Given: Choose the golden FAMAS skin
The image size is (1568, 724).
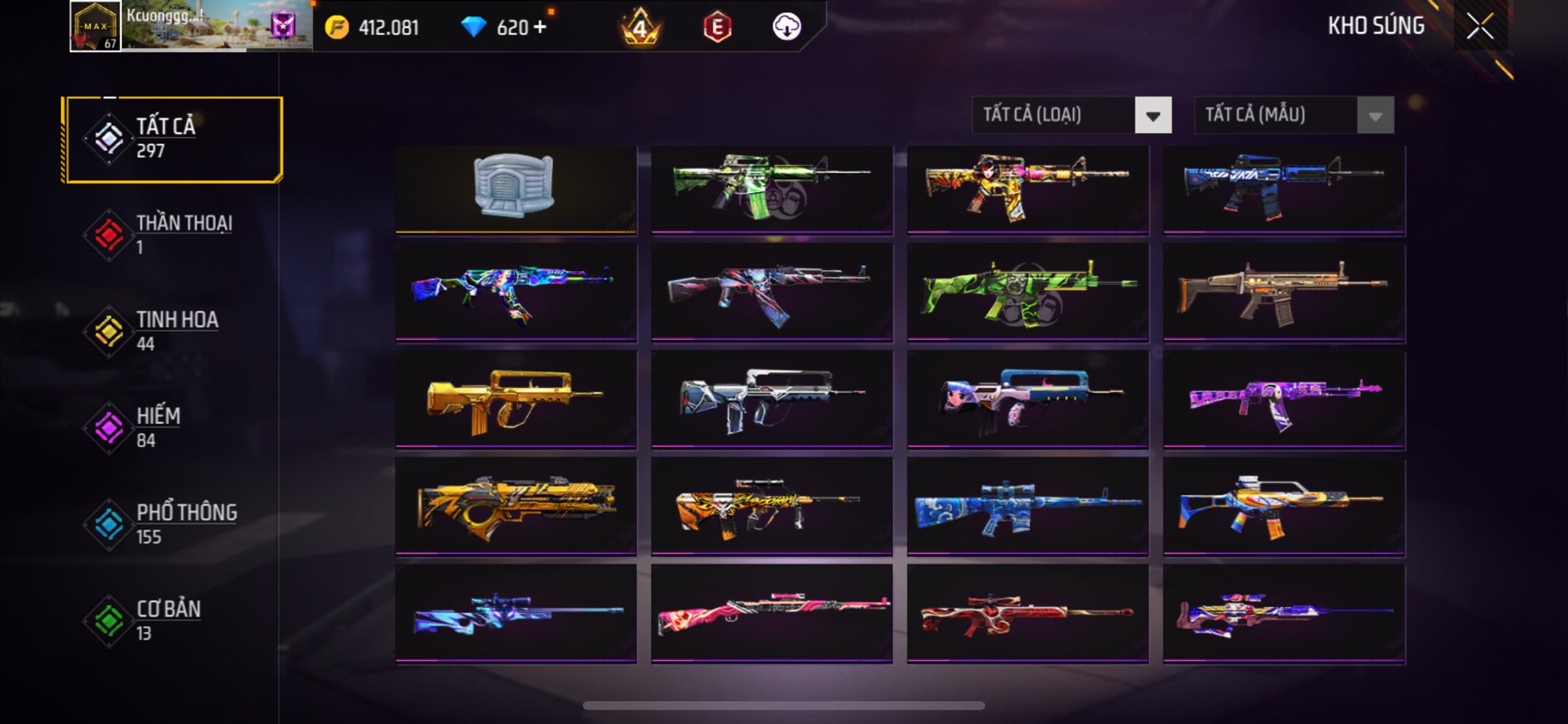Looking at the screenshot, I should pyautogui.click(x=515, y=399).
